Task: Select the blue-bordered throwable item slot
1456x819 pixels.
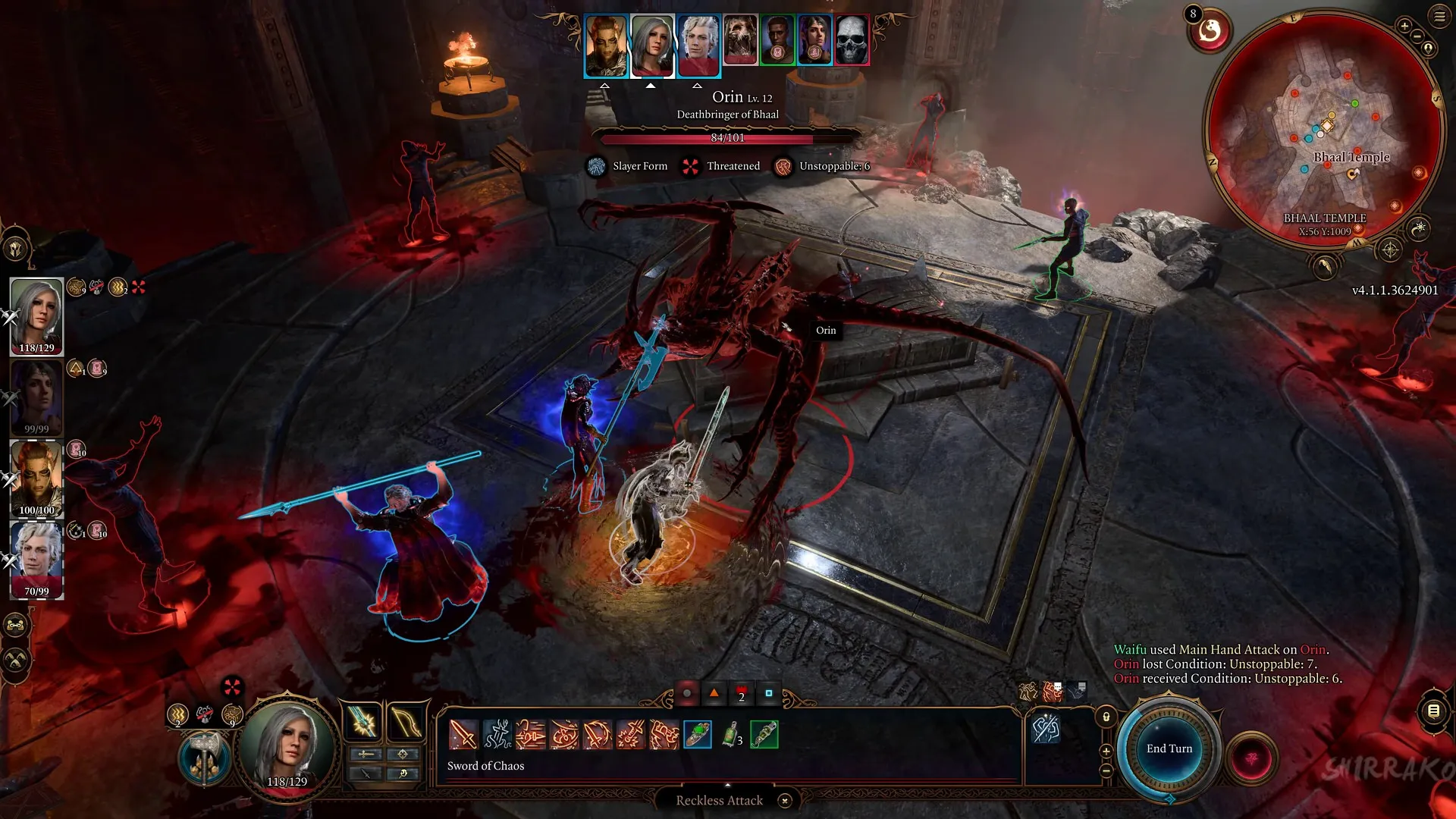Action: (697, 735)
